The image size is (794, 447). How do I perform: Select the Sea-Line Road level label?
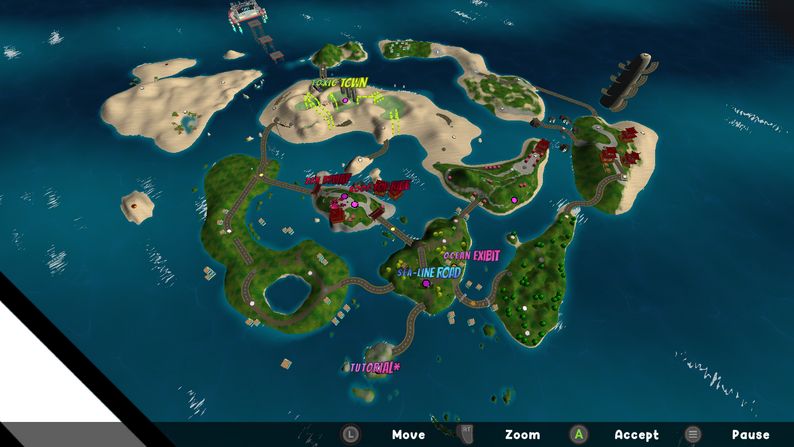tap(429, 272)
